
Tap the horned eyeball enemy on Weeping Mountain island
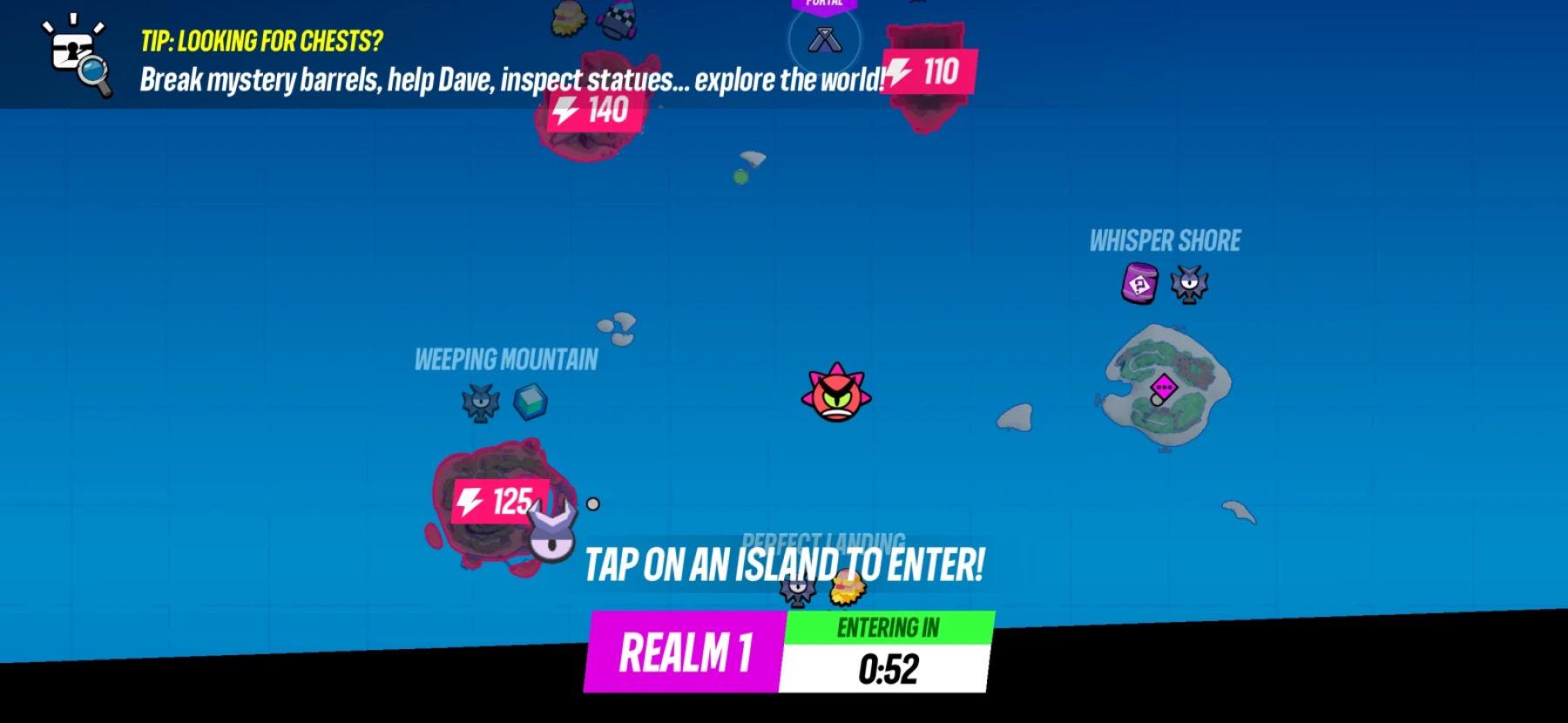pos(551,535)
